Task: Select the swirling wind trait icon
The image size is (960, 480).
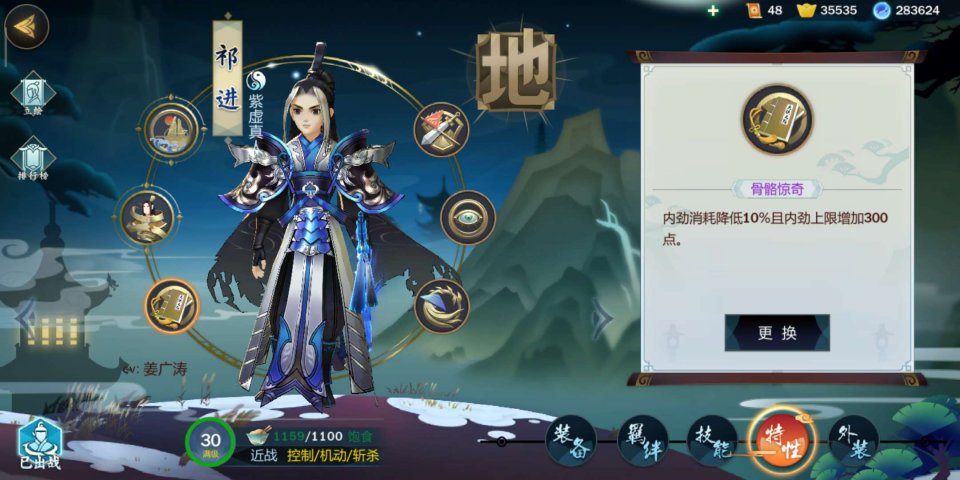Action: tap(442, 305)
